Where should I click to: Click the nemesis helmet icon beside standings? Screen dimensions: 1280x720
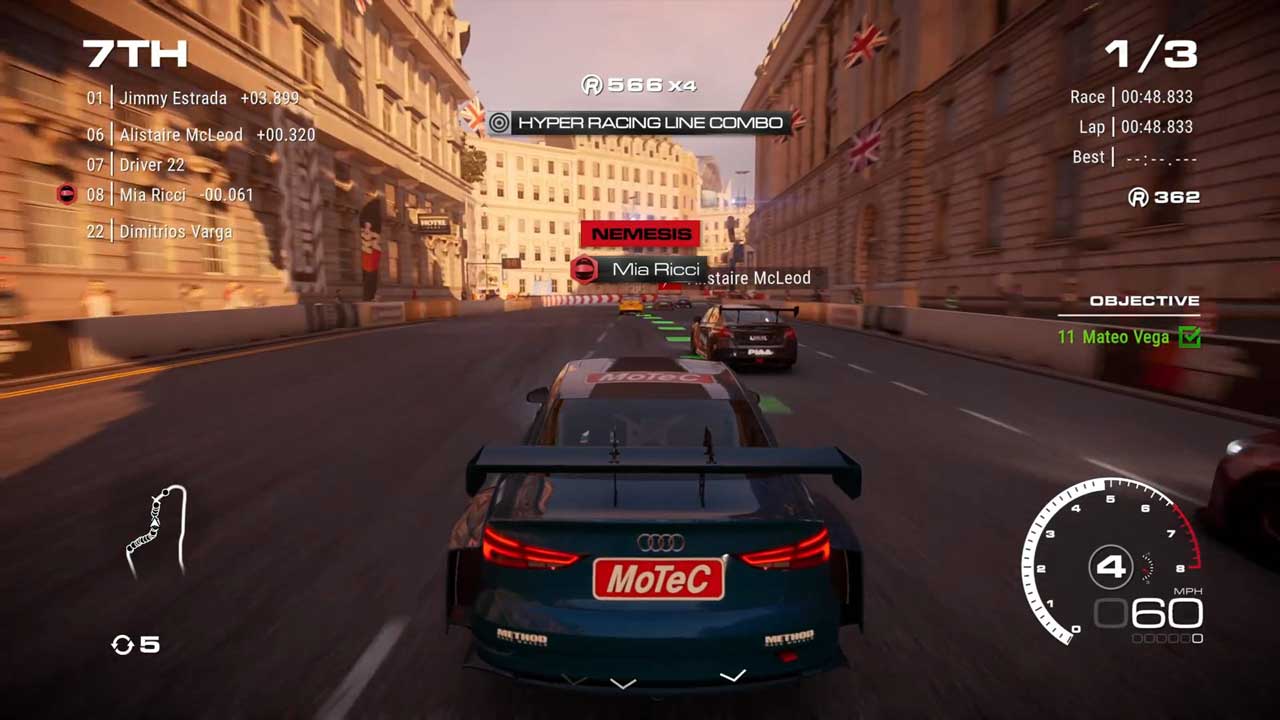[x=66, y=195]
